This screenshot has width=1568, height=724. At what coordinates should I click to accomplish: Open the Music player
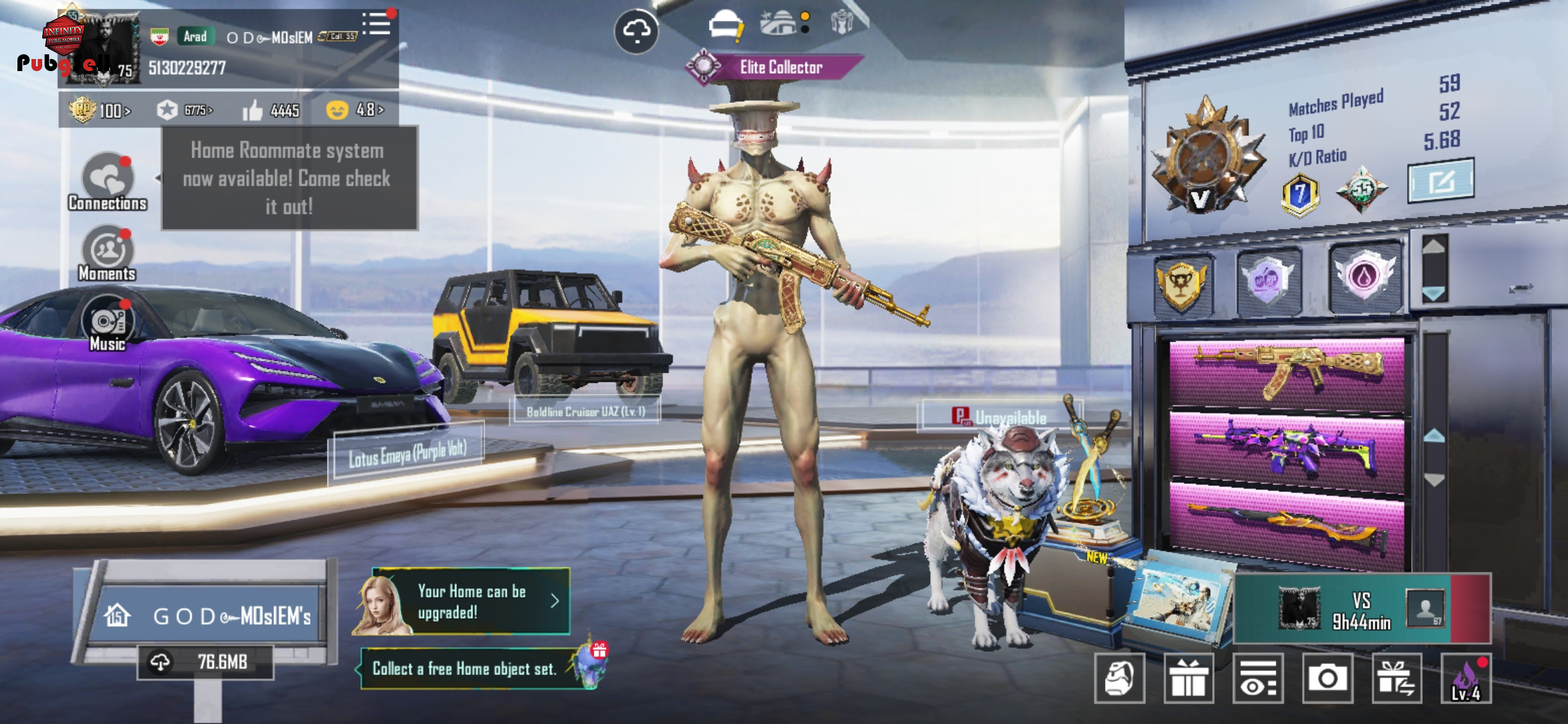click(107, 323)
